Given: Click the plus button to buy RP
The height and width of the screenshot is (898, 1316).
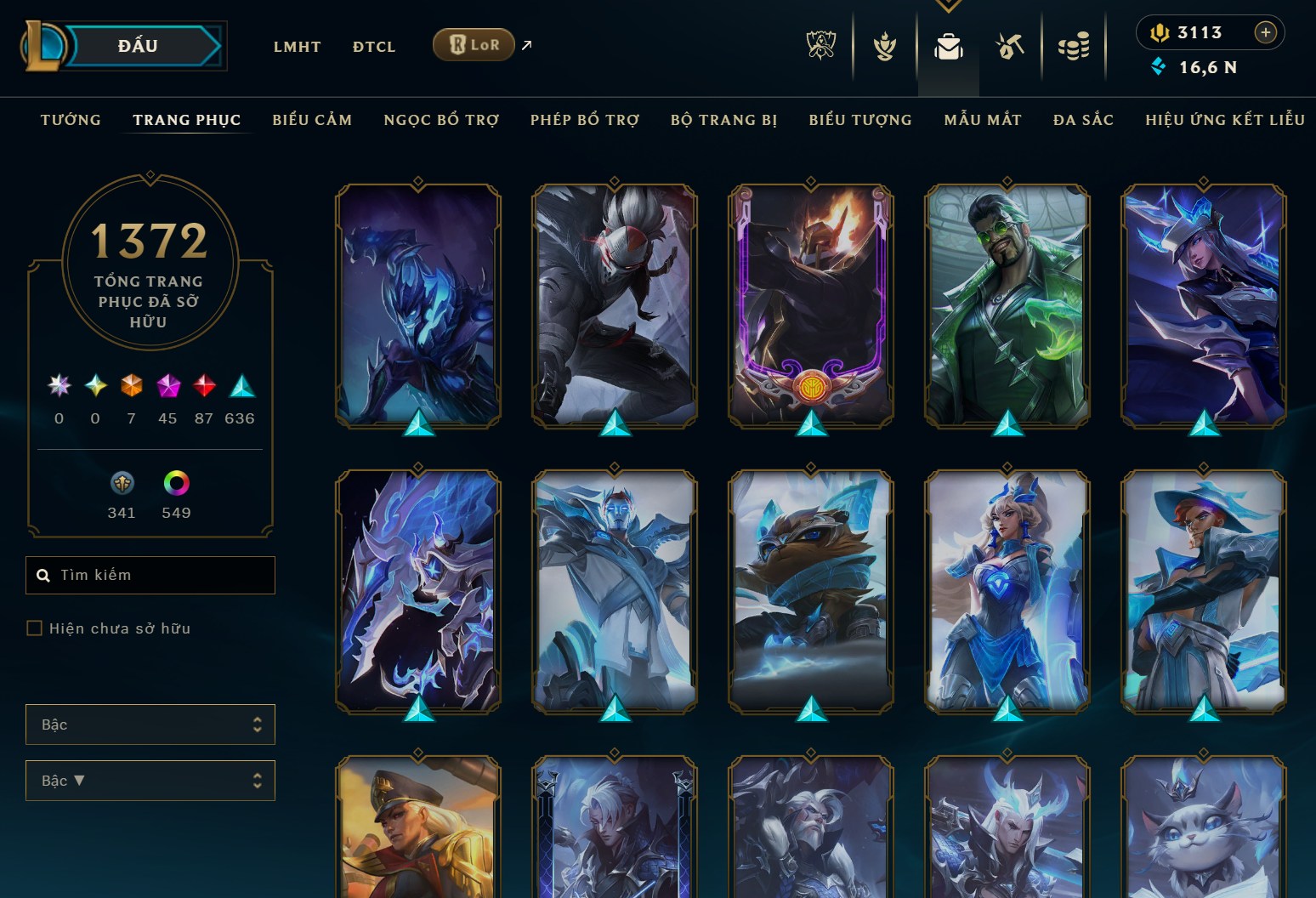Looking at the screenshot, I should coord(1266,32).
